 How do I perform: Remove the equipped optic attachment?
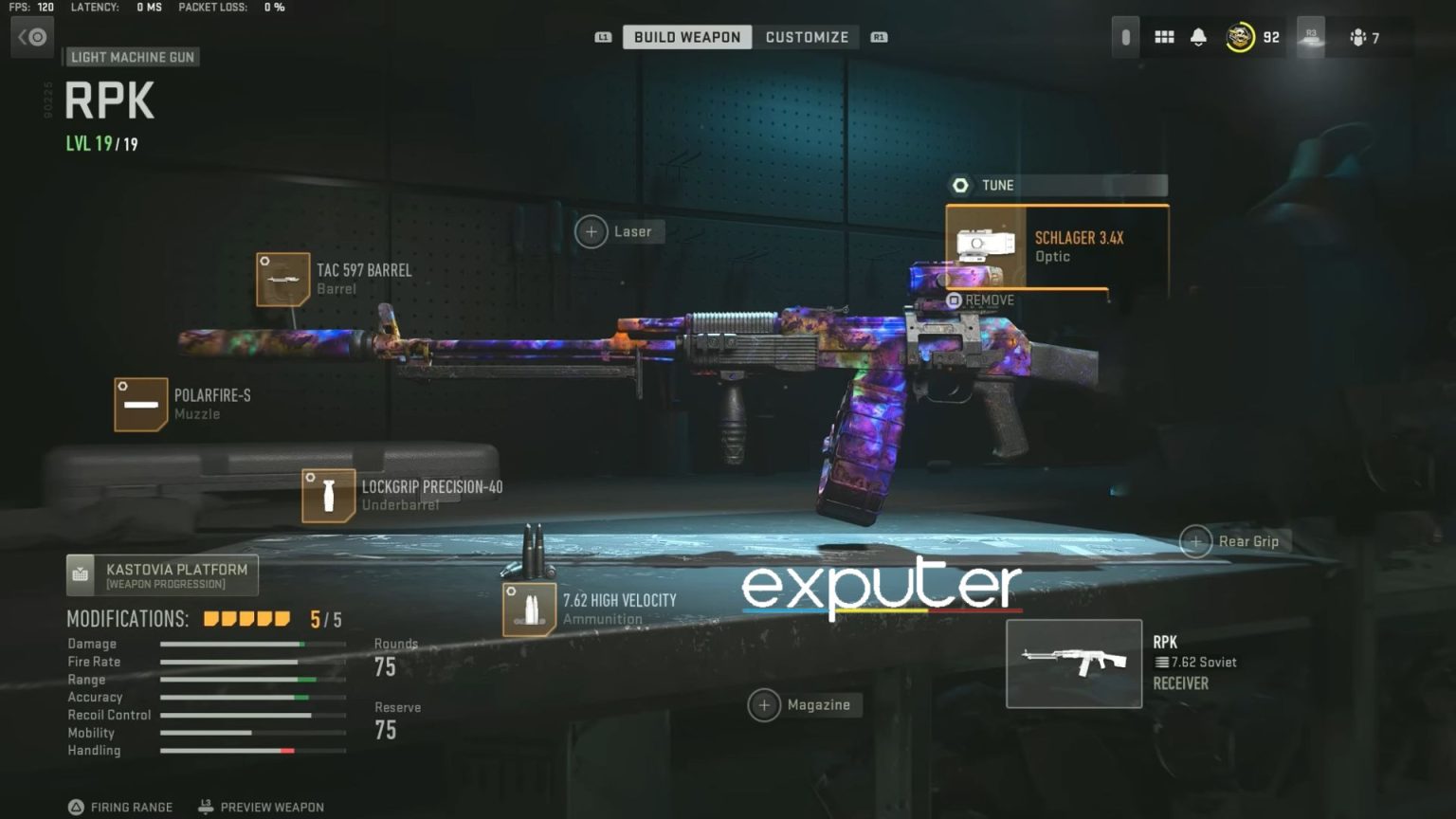click(983, 300)
